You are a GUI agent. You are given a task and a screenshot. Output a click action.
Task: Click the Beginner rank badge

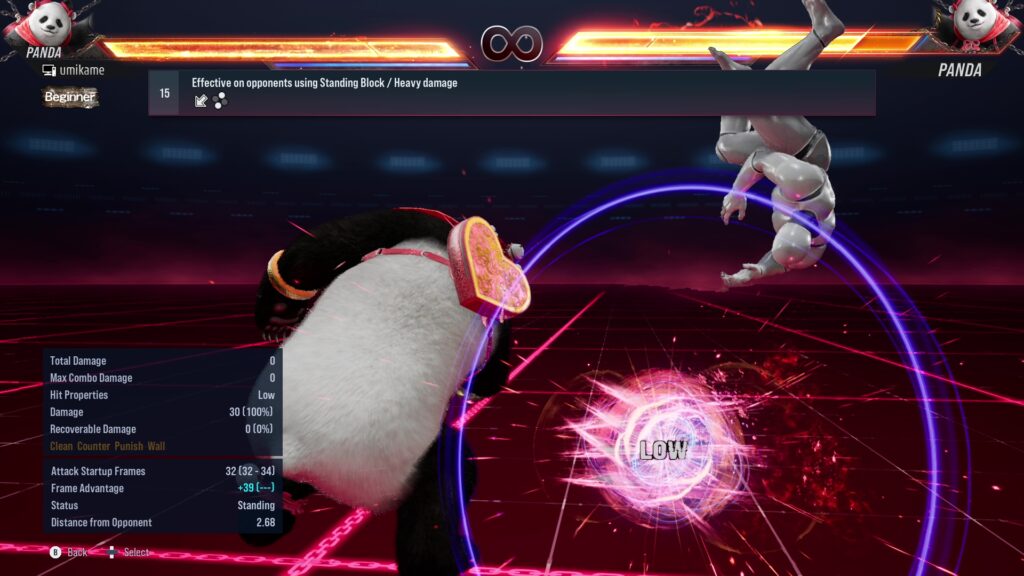pos(70,97)
